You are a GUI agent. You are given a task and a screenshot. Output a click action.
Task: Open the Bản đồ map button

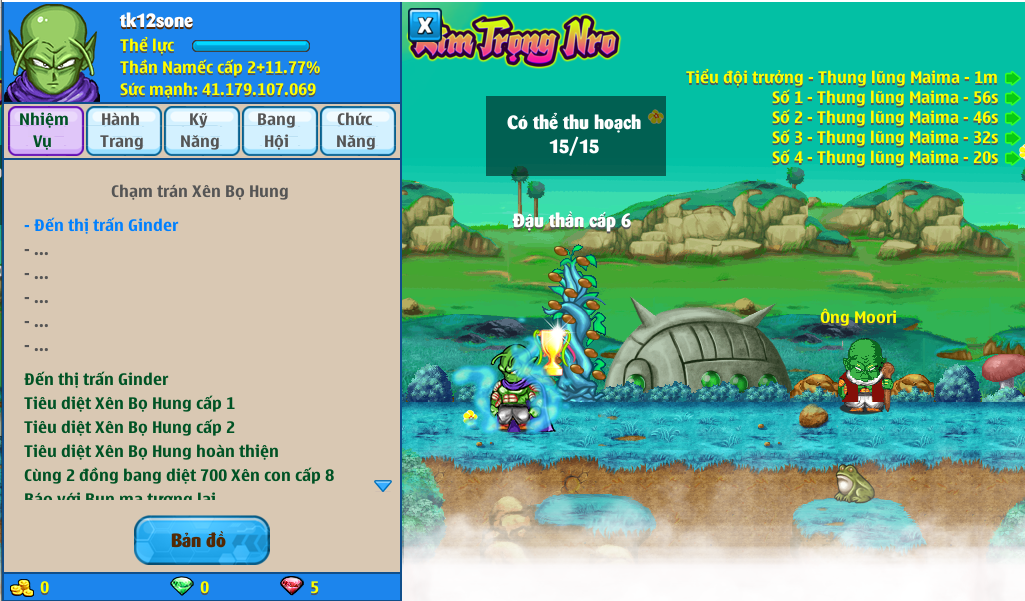(x=201, y=541)
